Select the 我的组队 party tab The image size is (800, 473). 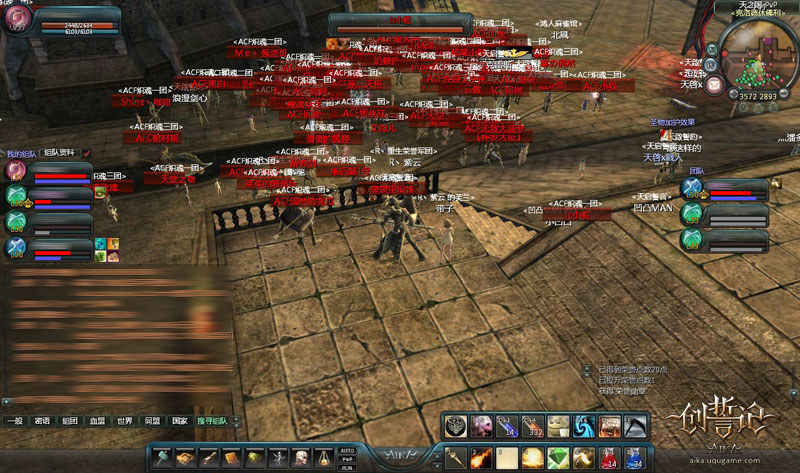point(20,153)
